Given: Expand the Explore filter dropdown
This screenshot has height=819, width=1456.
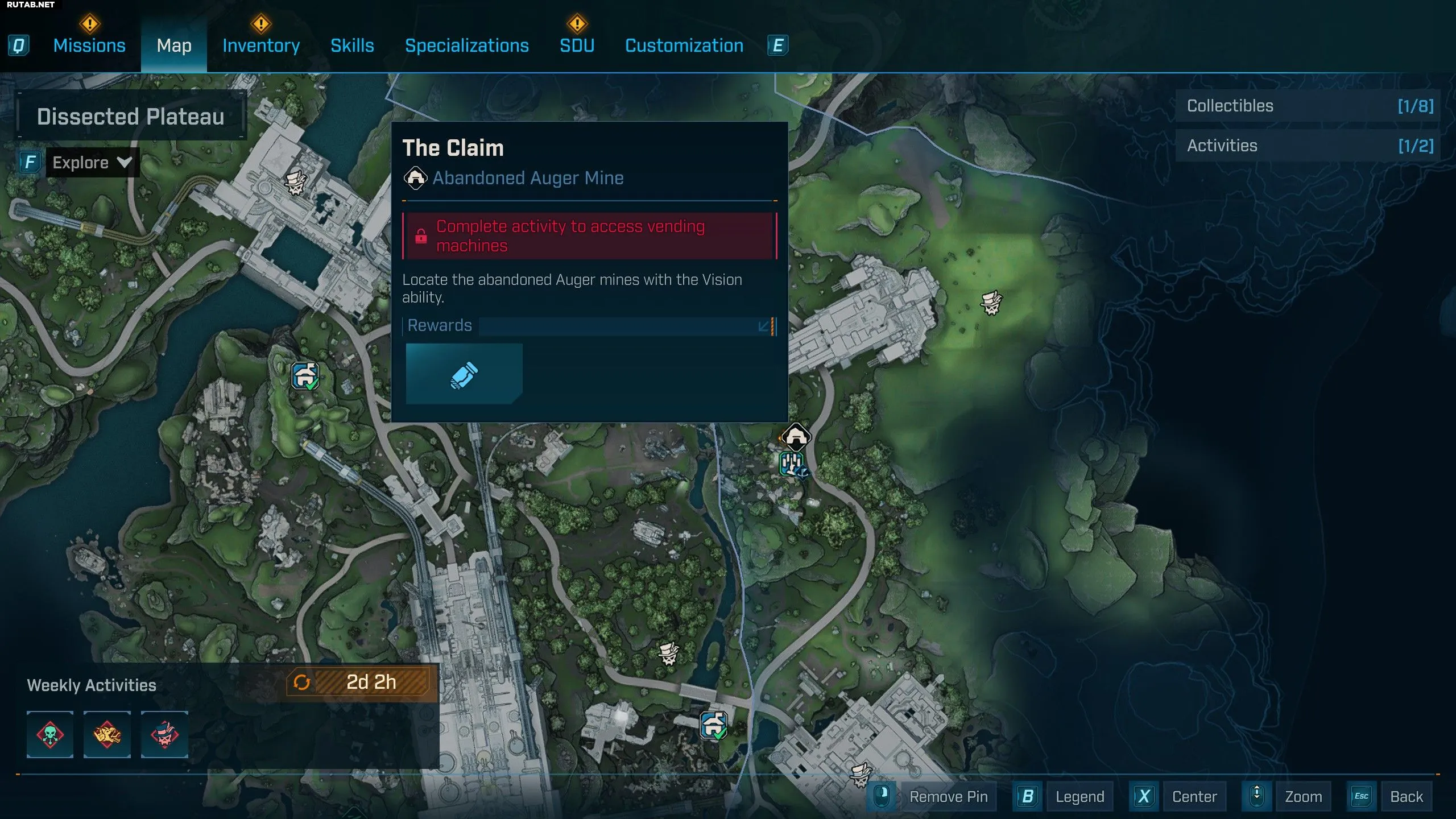Looking at the screenshot, I should click(92, 163).
